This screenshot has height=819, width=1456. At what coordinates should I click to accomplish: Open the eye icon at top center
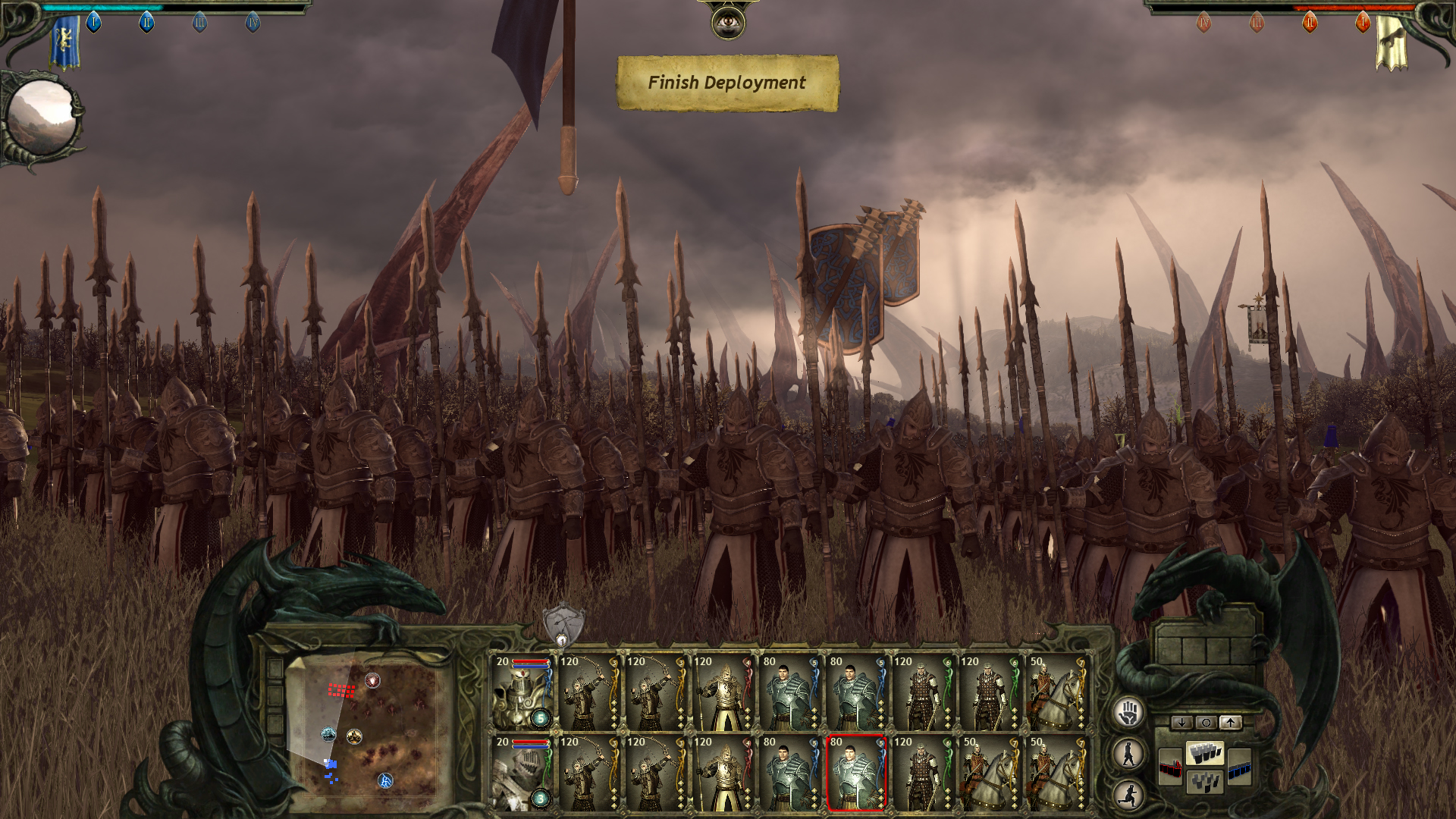(x=728, y=23)
